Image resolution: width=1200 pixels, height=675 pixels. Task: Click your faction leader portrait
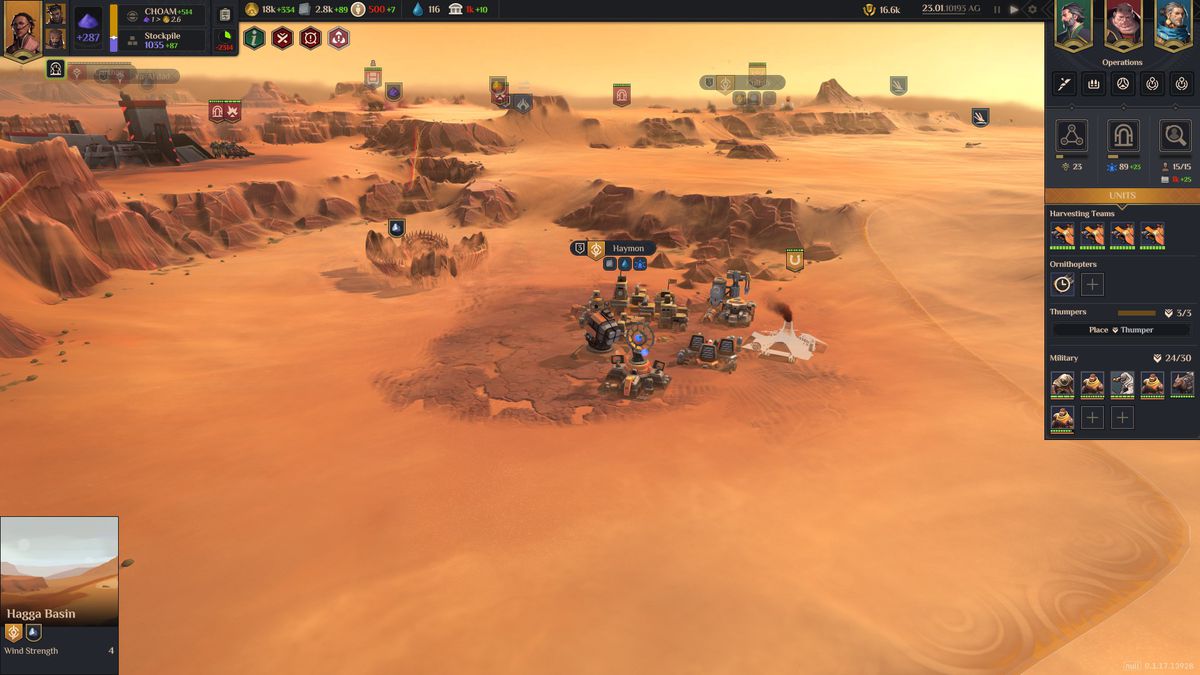22,30
